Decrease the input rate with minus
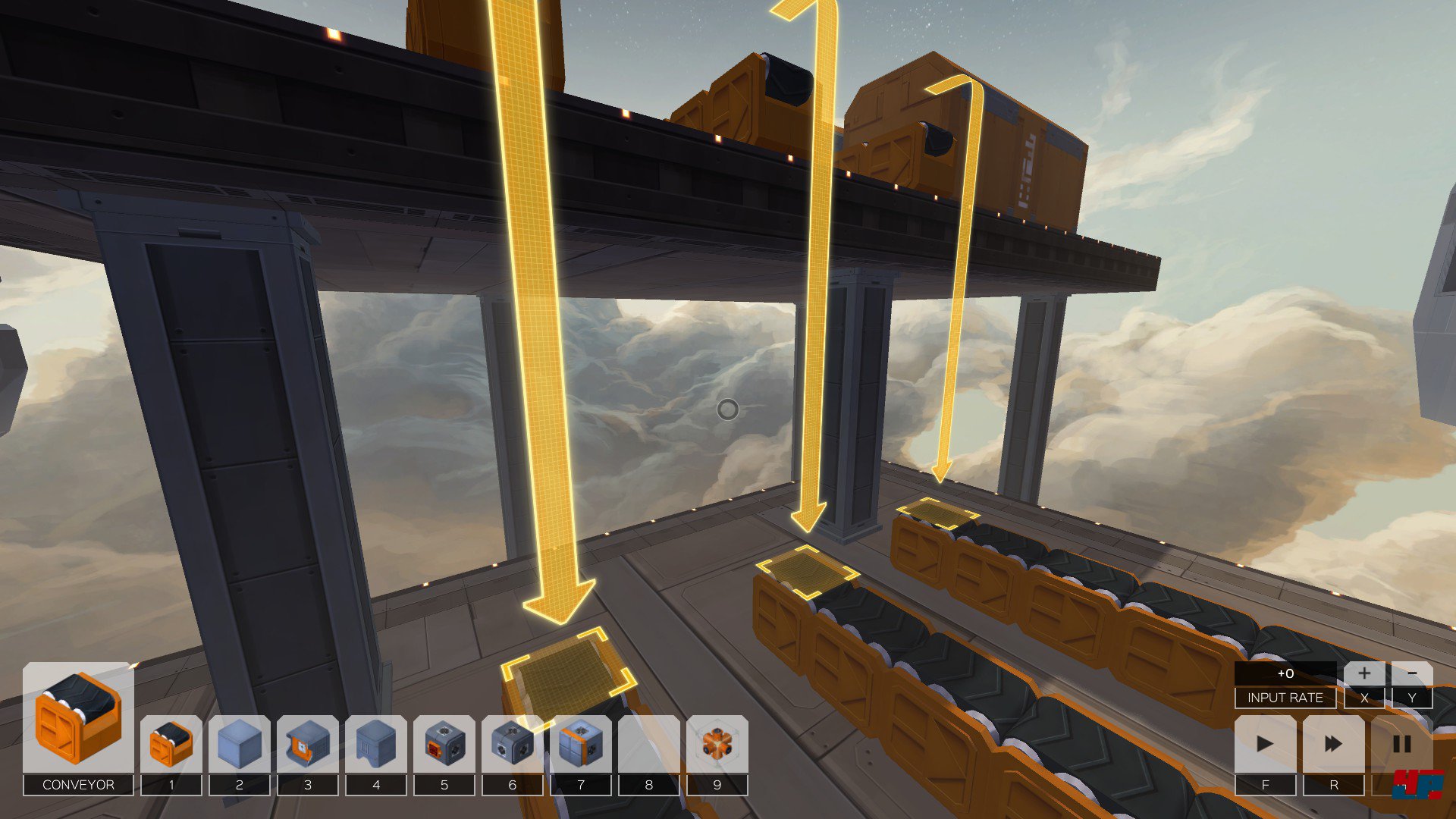Viewport: 1456px width, 819px height. pos(1411,673)
